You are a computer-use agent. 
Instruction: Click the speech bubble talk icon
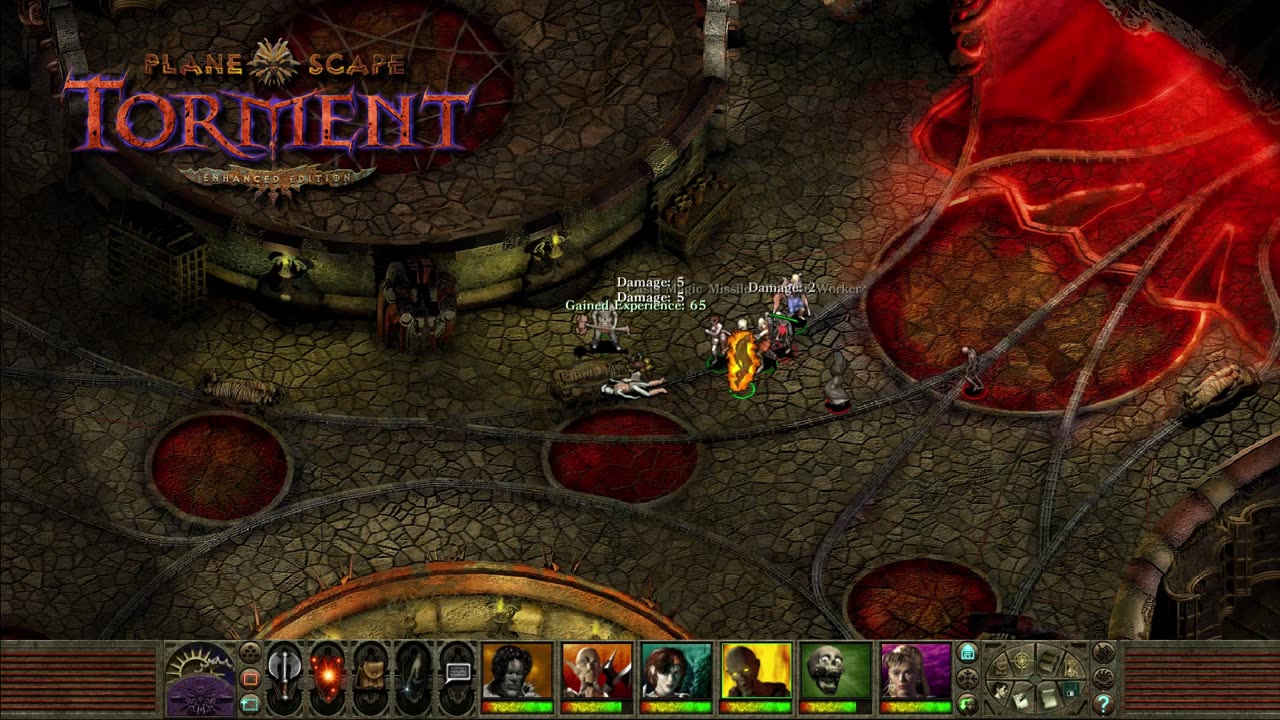click(x=458, y=670)
